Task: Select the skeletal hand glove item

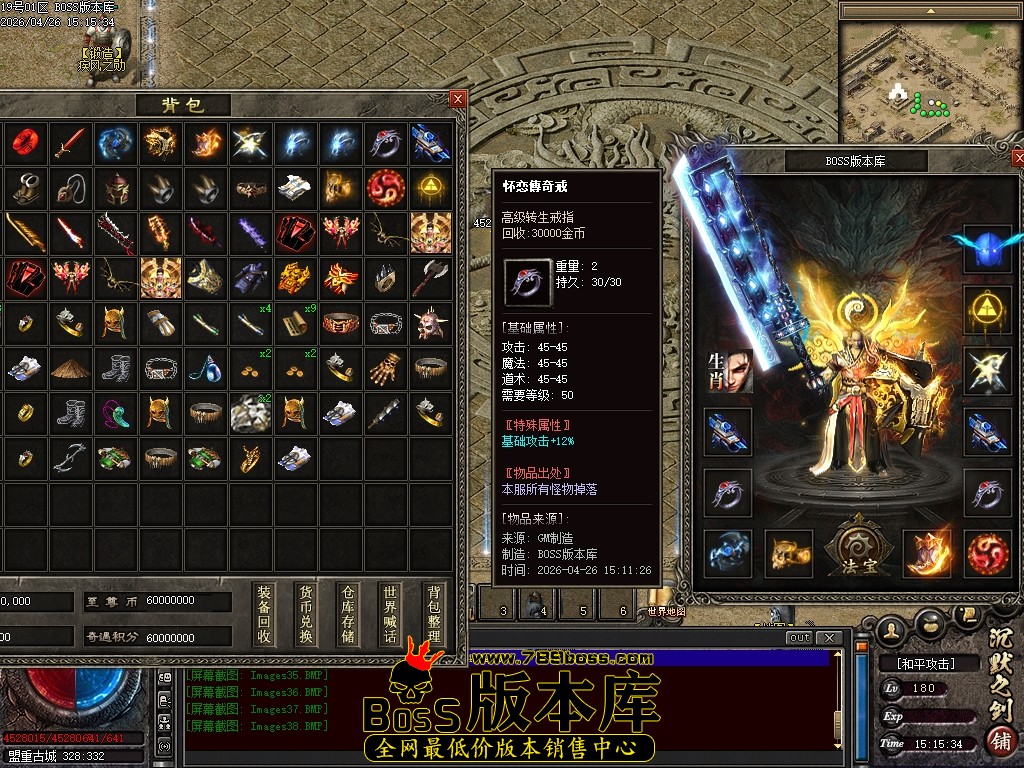Action: [x=385, y=368]
